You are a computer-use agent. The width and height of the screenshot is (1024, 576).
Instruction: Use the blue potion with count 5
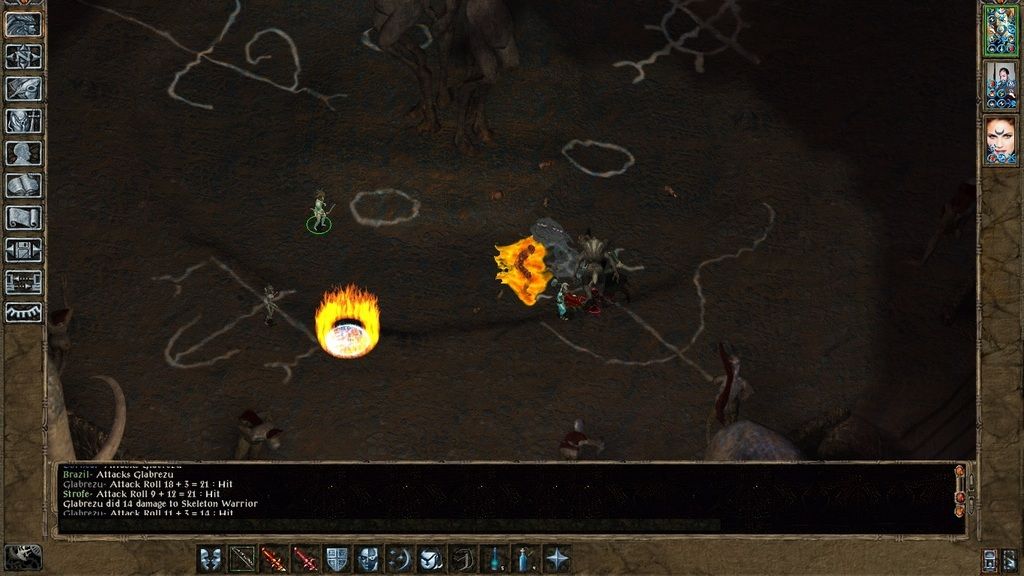[494, 558]
